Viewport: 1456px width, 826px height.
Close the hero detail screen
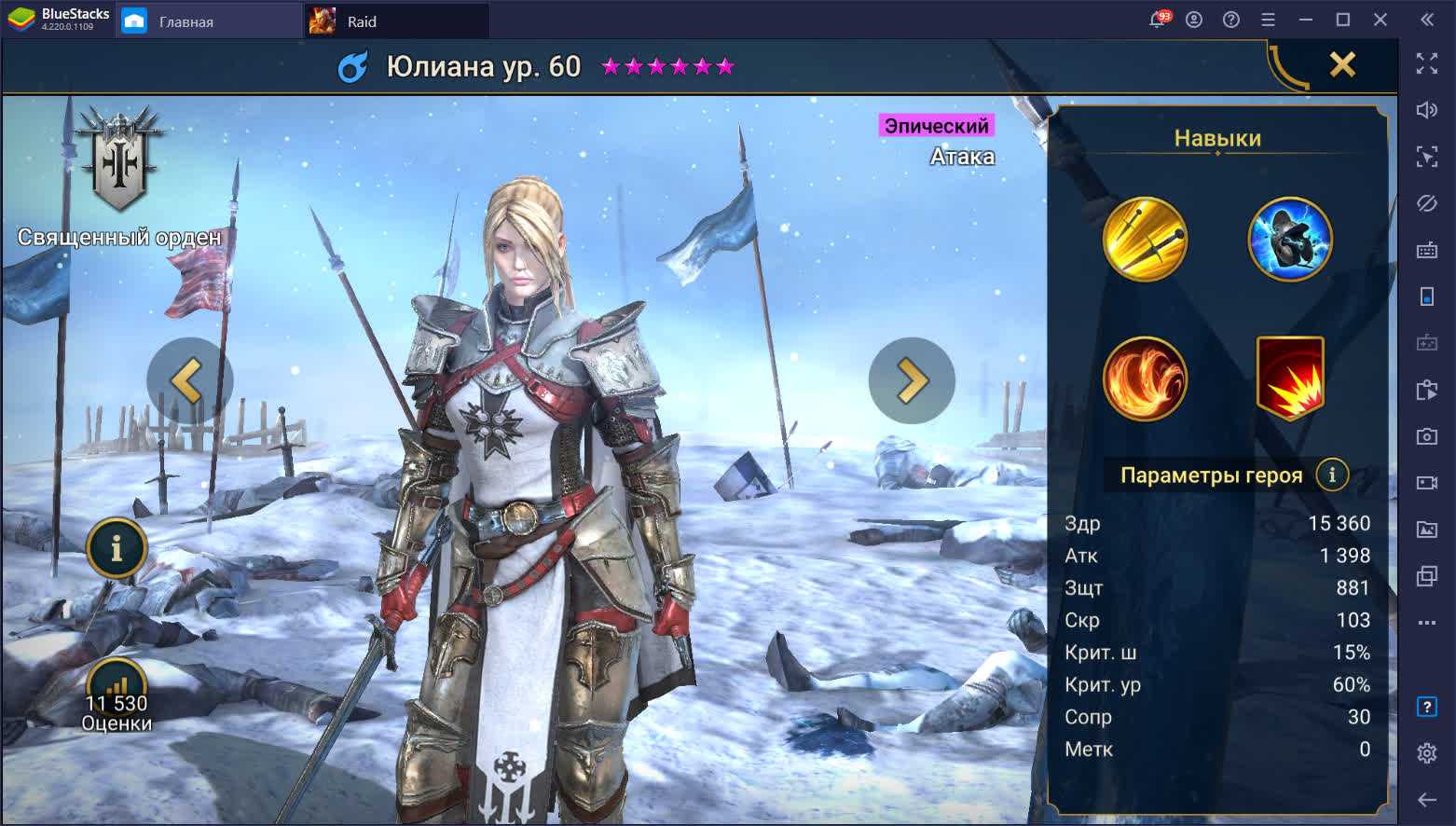tap(1341, 64)
